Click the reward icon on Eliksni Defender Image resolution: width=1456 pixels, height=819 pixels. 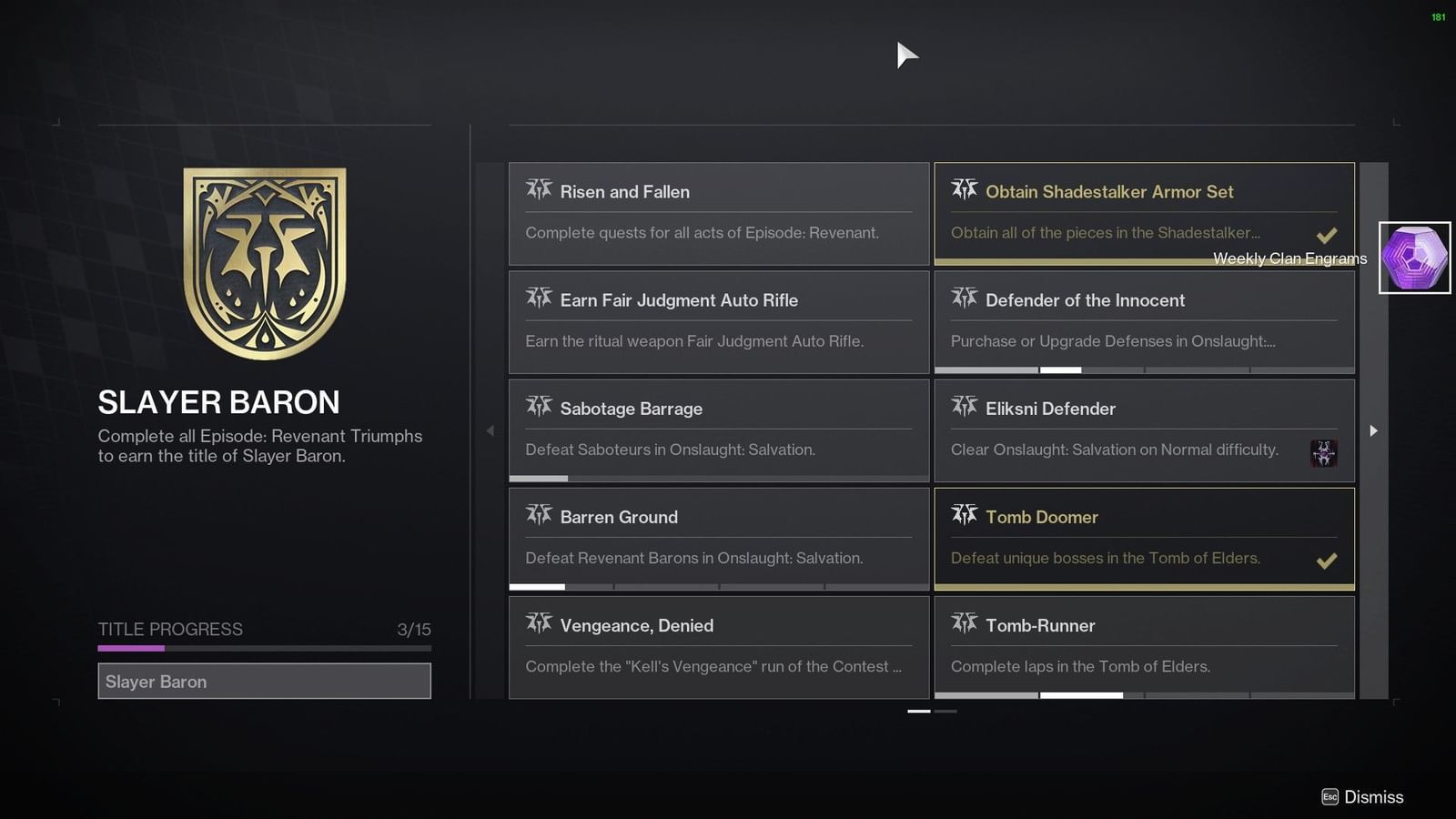tap(1324, 453)
